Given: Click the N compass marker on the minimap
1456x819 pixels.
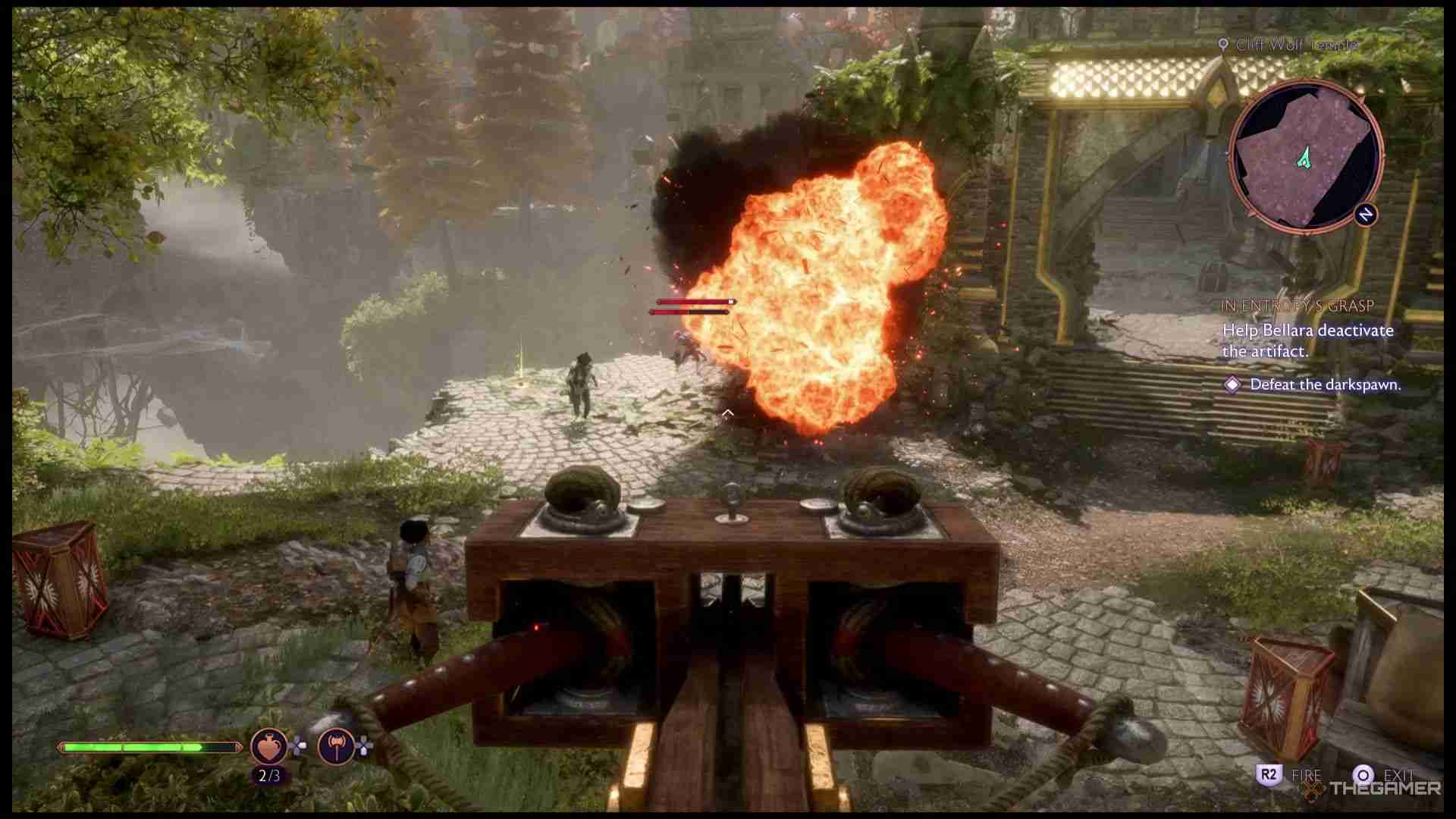Looking at the screenshot, I should coord(1366,215).
